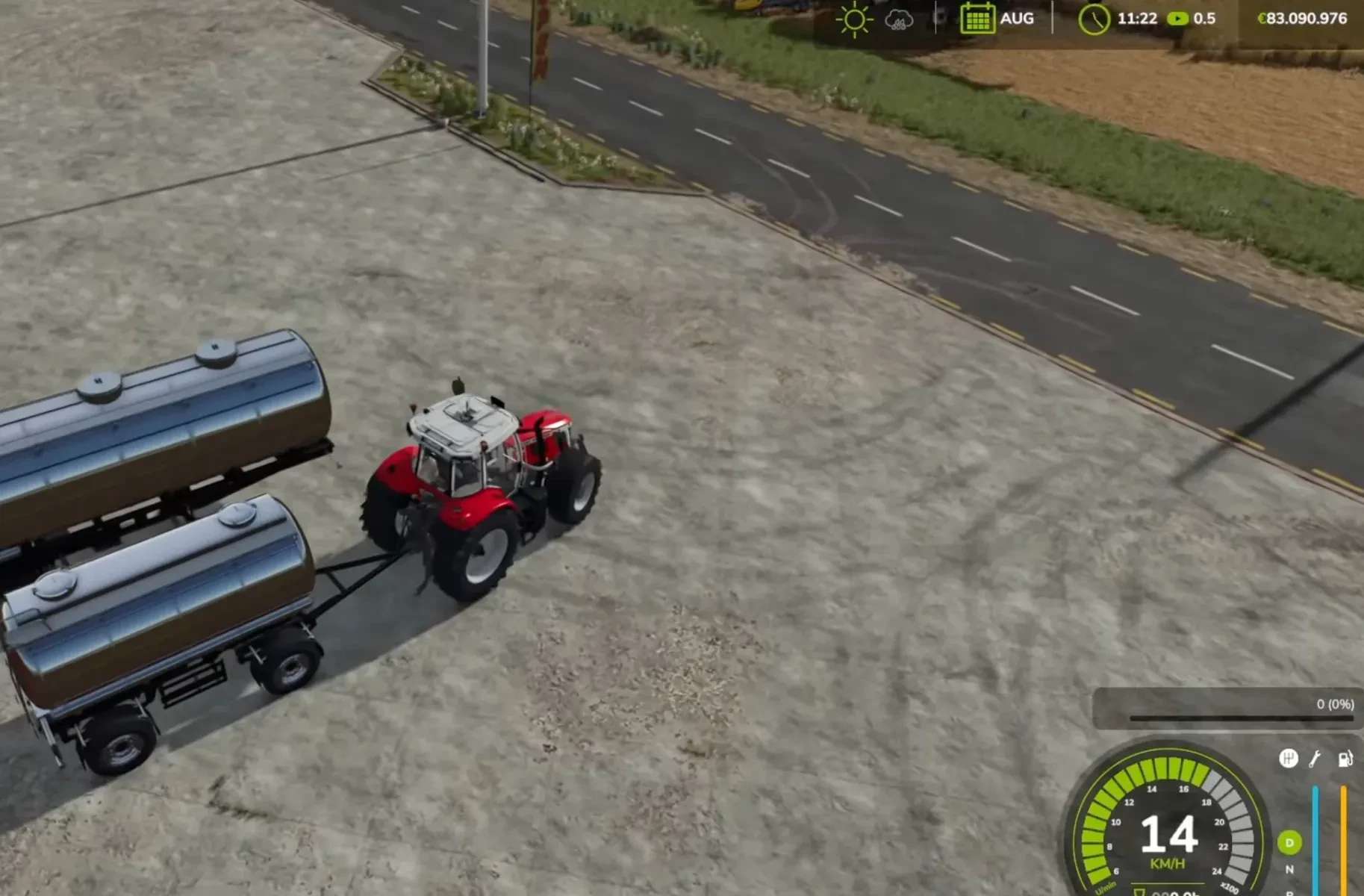Click the sunny weather icon
This screenshot has width=1364, height=896.
tap(854, 19)
